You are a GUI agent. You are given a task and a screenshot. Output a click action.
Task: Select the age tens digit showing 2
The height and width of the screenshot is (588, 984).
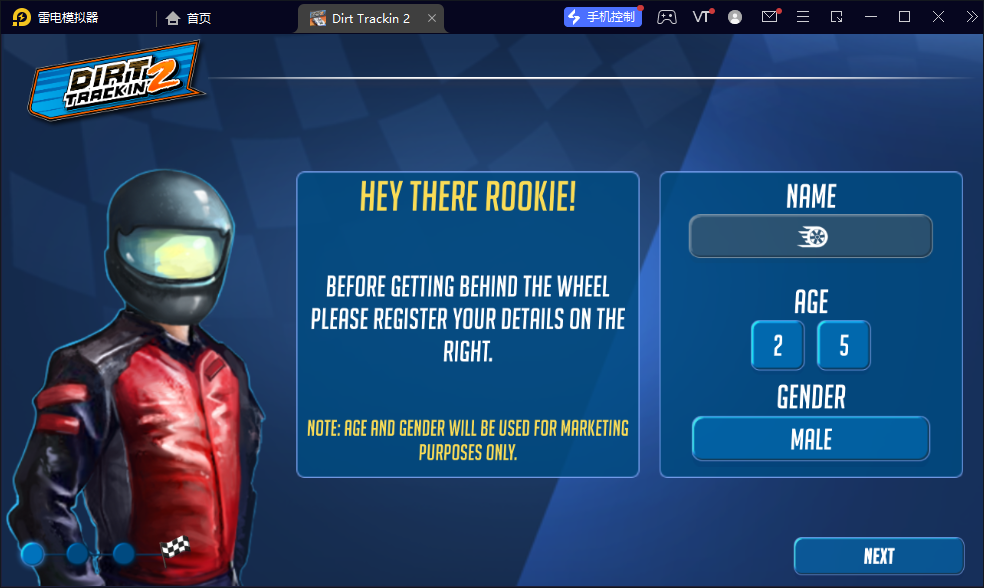pyautogui.click(x=777, y=346)
